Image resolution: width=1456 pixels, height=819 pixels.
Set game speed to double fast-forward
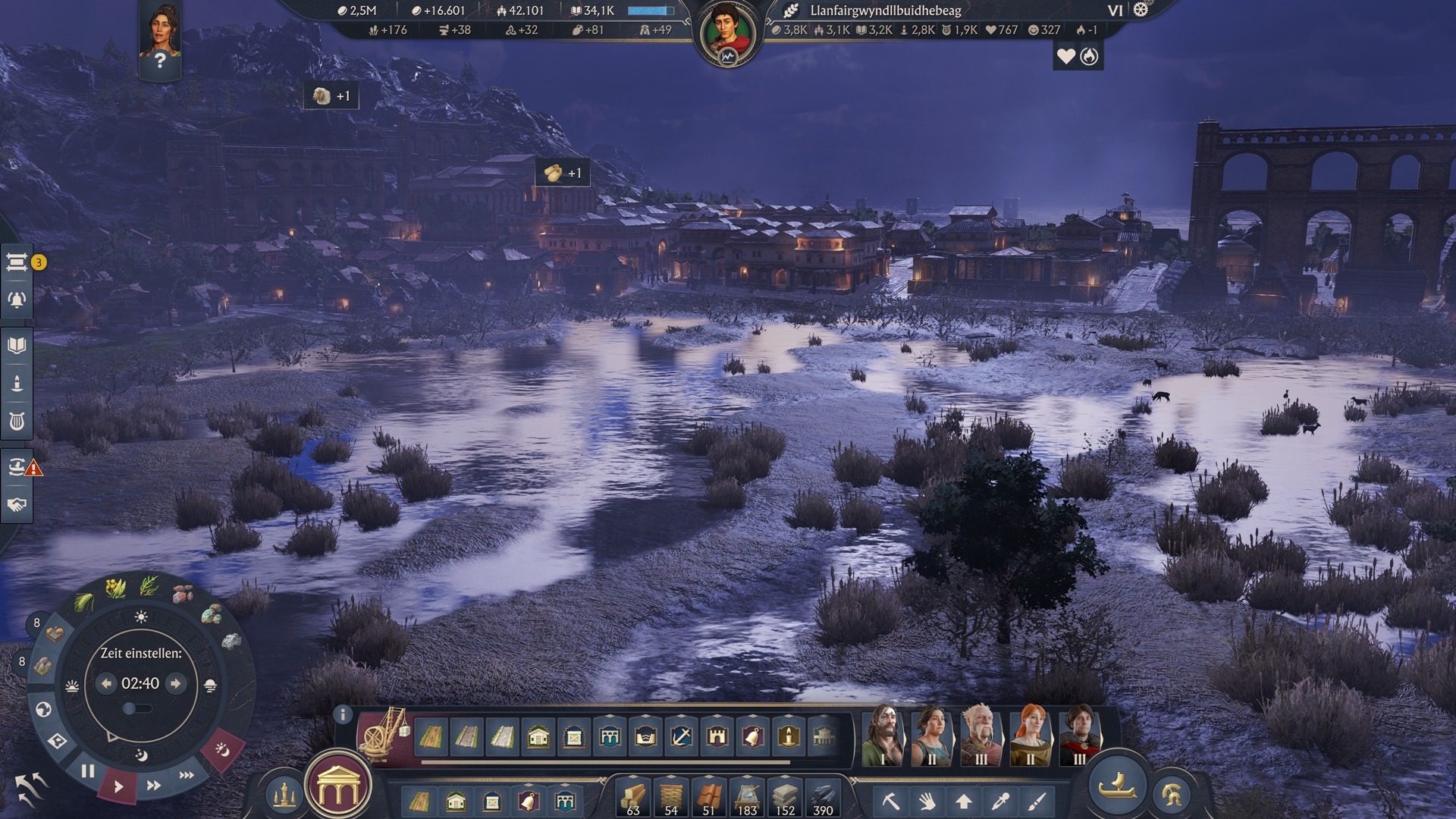coord(153,786)
